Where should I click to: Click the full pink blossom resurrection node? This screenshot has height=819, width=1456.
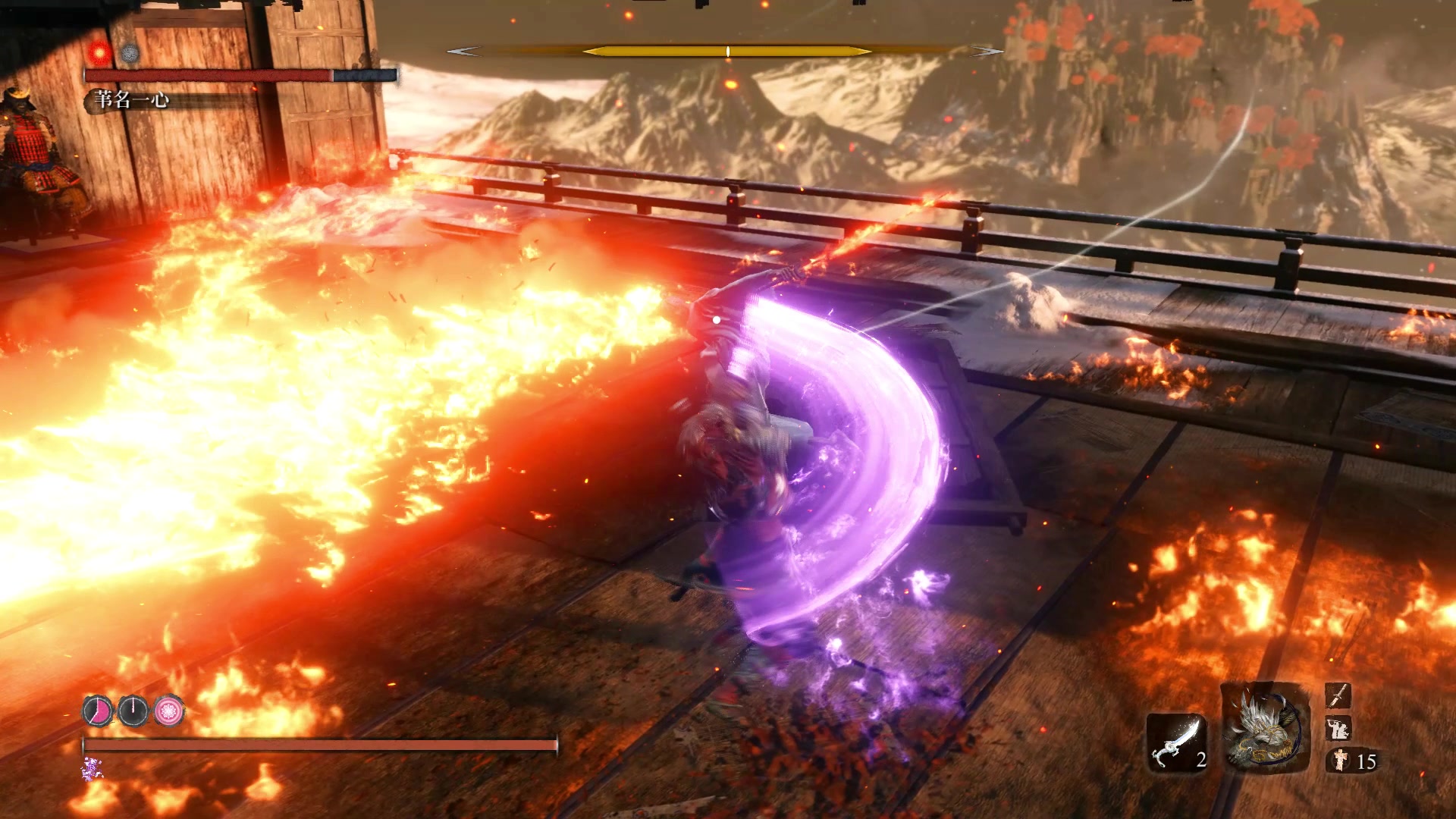tap(169, 711)
